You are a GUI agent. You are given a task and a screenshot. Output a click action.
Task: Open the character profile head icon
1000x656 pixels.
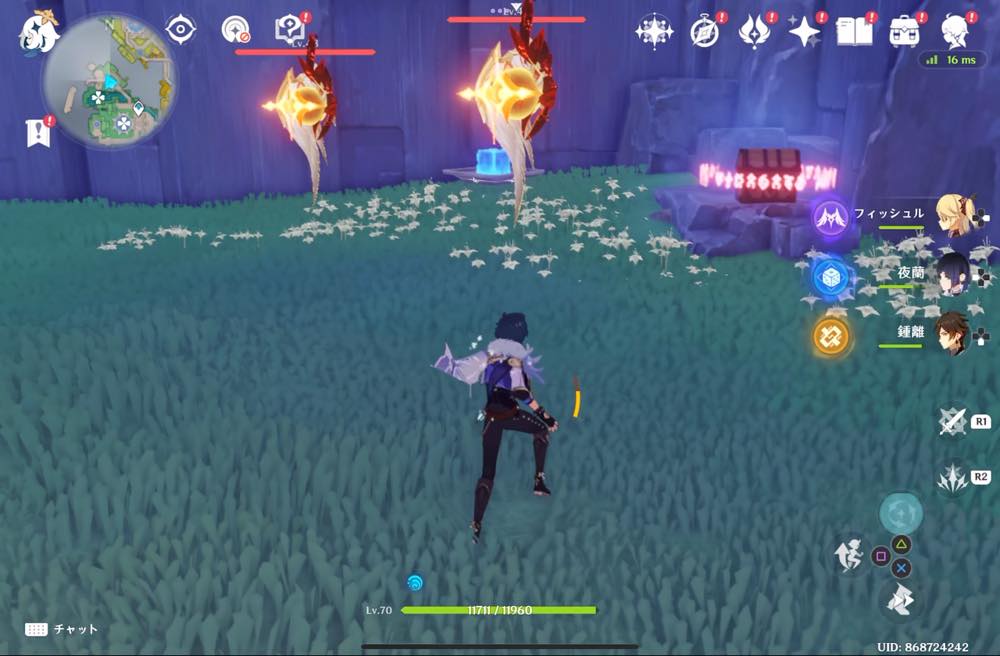(956, 32)
